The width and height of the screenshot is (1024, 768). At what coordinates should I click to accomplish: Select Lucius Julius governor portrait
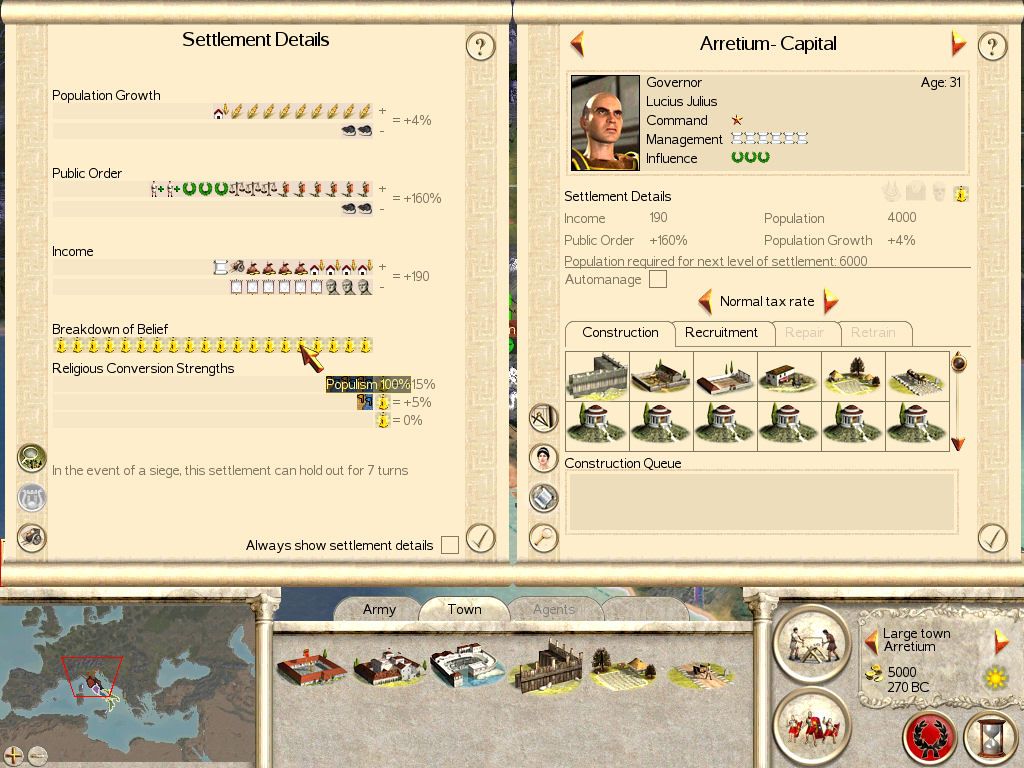(x=605, y=123)
